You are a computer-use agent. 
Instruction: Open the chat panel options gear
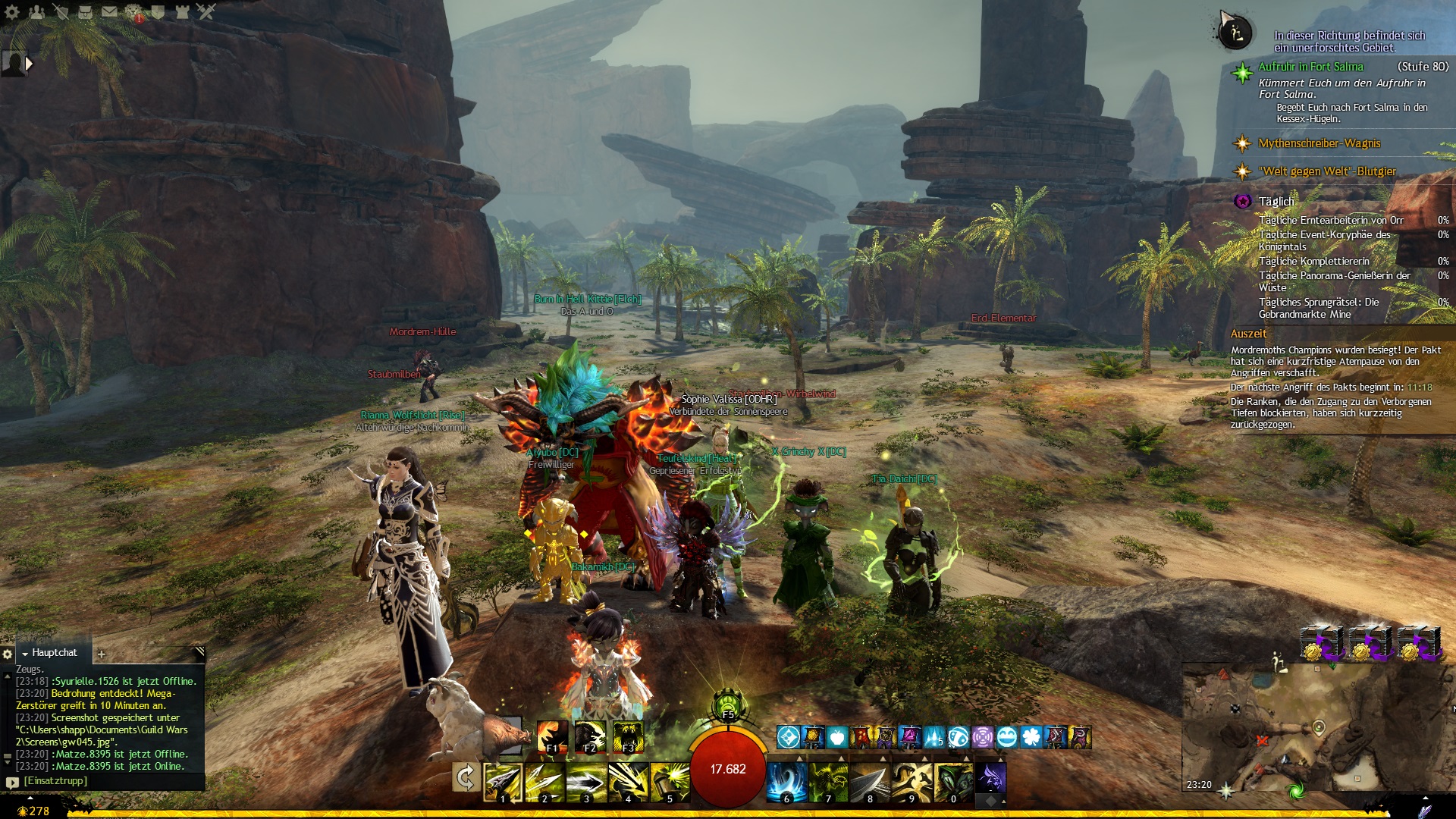point(8,654)
